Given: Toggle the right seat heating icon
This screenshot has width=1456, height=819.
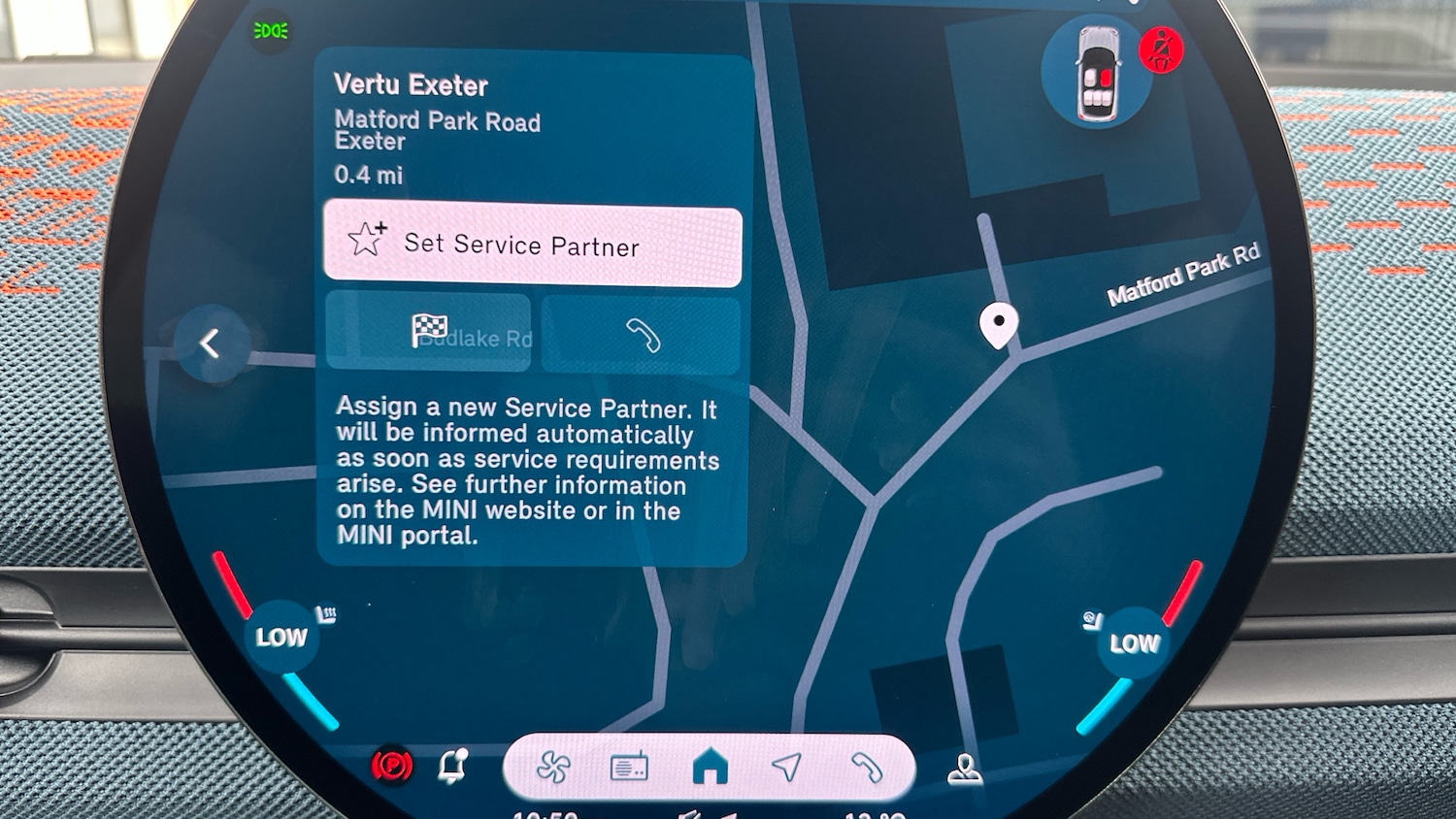Looking at the screenshot, I should 1093,621.
